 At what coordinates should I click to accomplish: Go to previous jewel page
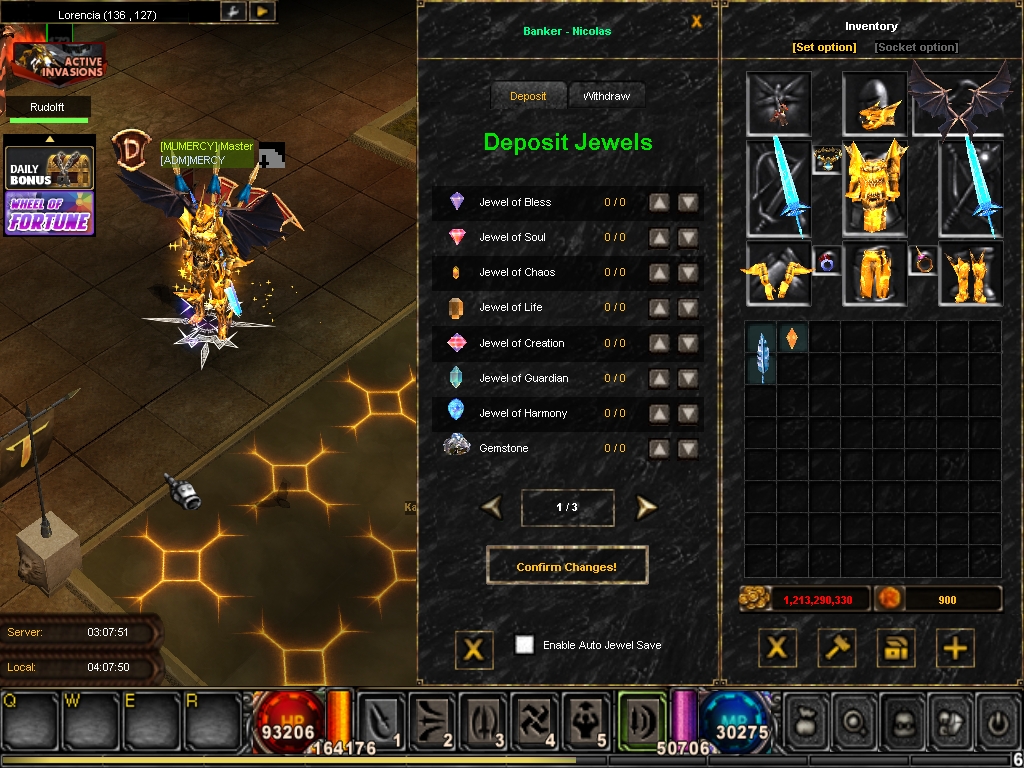tap(491, 507)
